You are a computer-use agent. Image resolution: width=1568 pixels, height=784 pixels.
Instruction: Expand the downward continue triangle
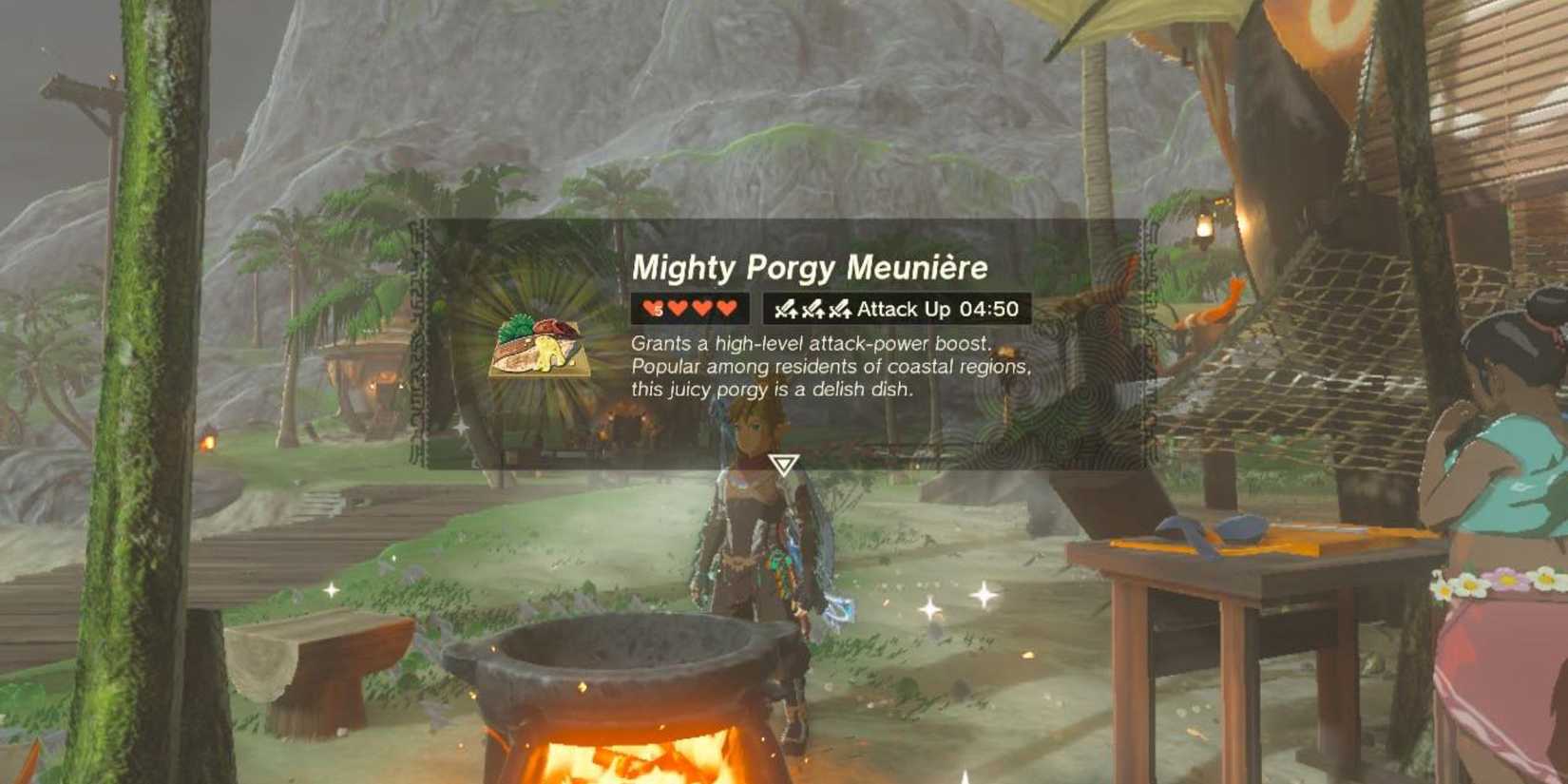[x=782, y=464]
